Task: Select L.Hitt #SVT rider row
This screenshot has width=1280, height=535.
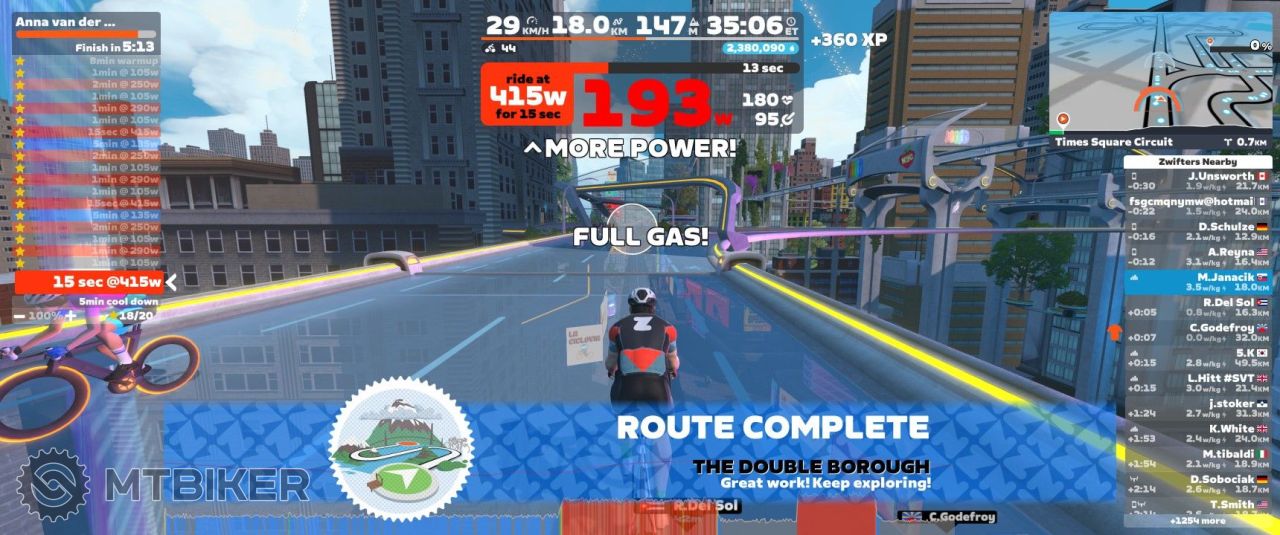Action: coord(1200,382)
